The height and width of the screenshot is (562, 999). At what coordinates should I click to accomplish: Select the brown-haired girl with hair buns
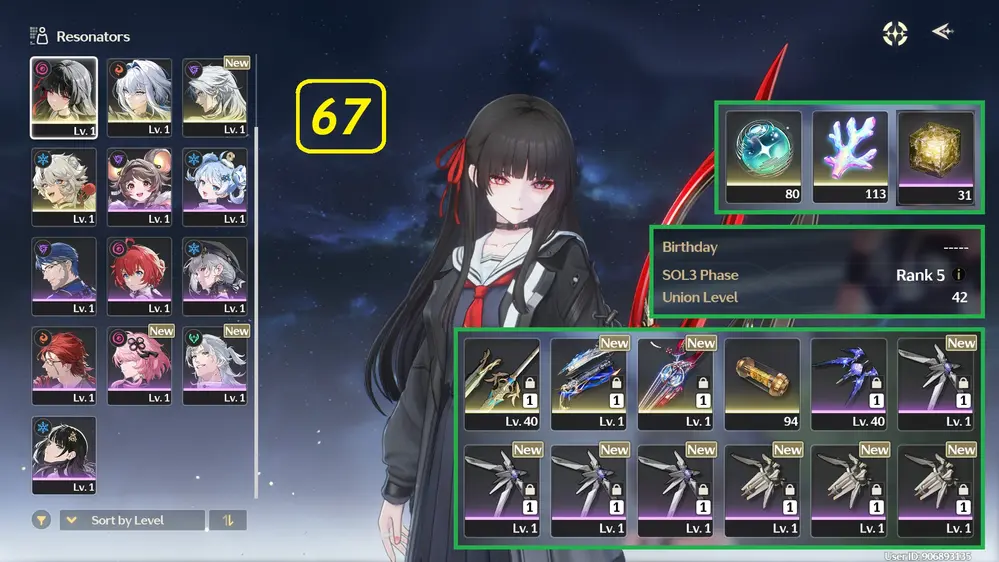click(x=139, y=187)
